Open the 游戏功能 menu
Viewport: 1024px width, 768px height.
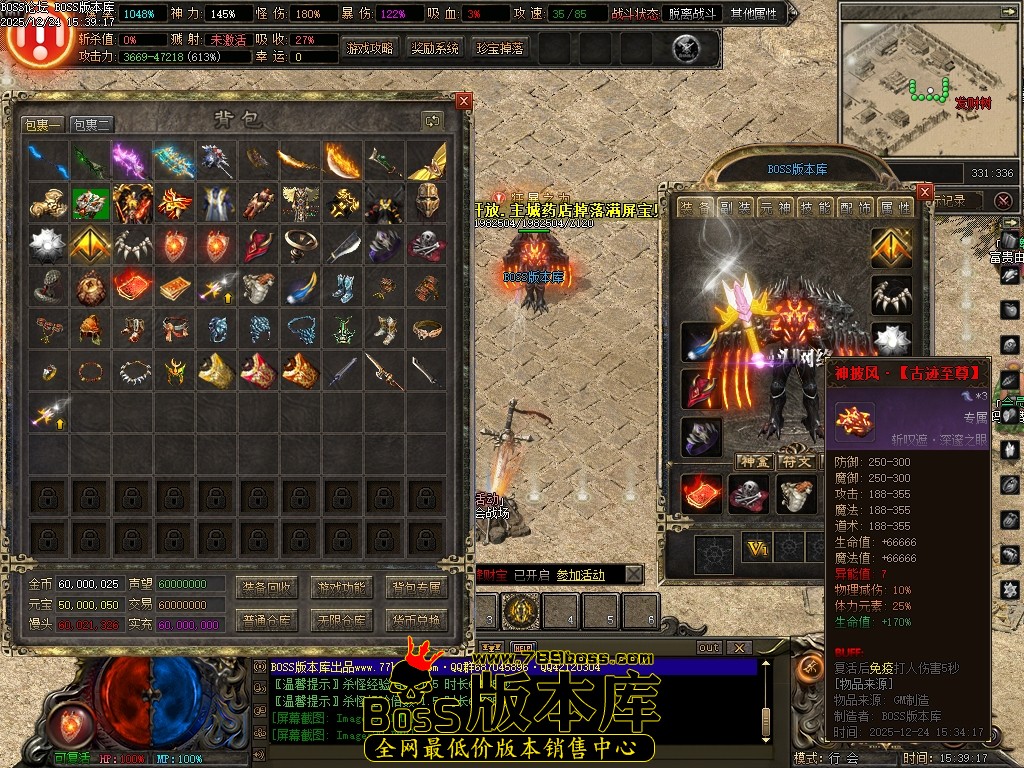point(341,587)
